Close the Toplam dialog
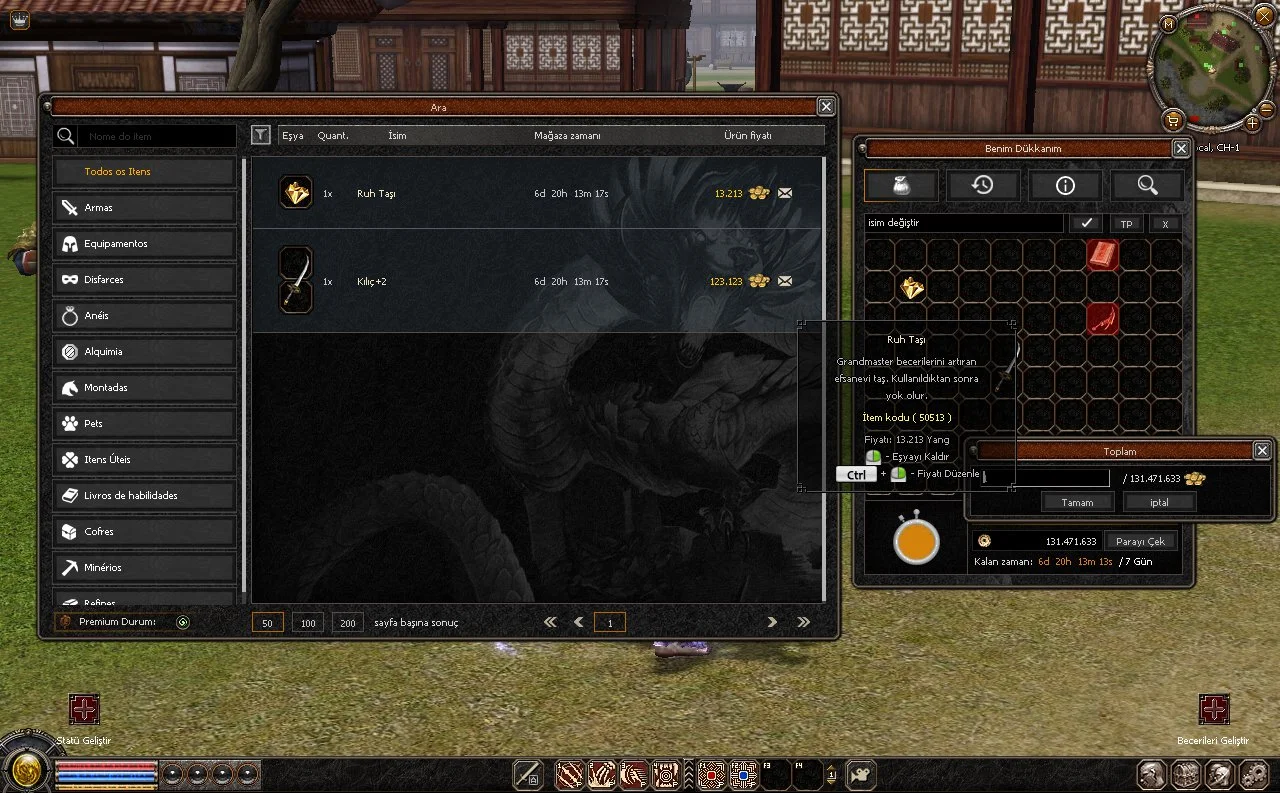 tap(1262, 451)
